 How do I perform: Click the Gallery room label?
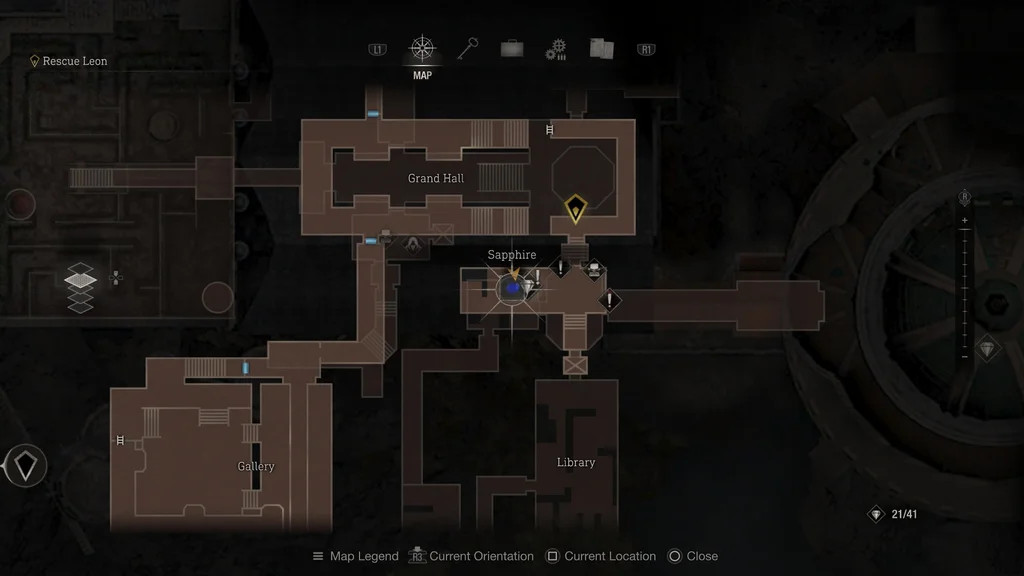[256, 466]
